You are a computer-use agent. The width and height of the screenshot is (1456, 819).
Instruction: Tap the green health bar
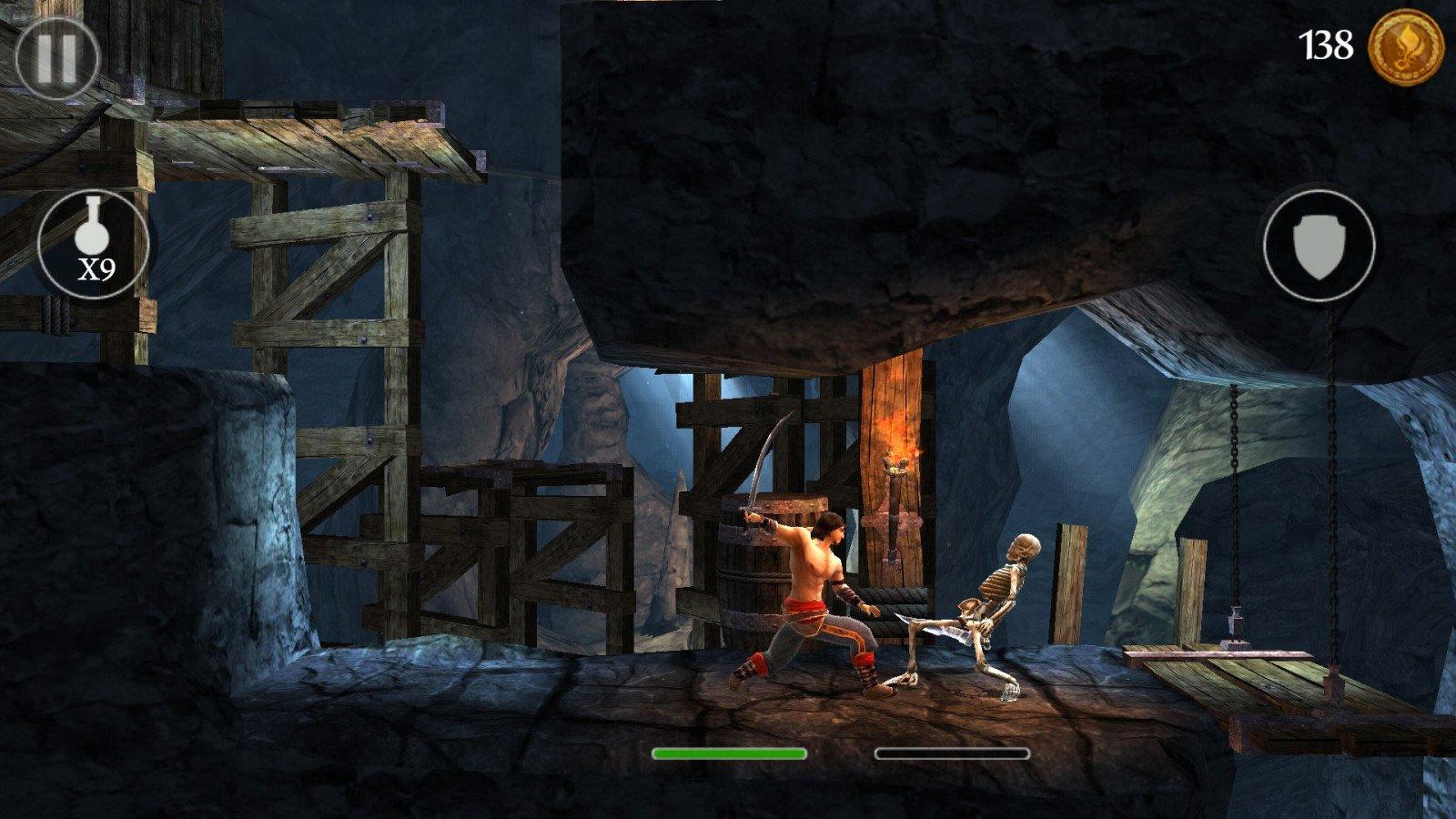tap(728, 754)
